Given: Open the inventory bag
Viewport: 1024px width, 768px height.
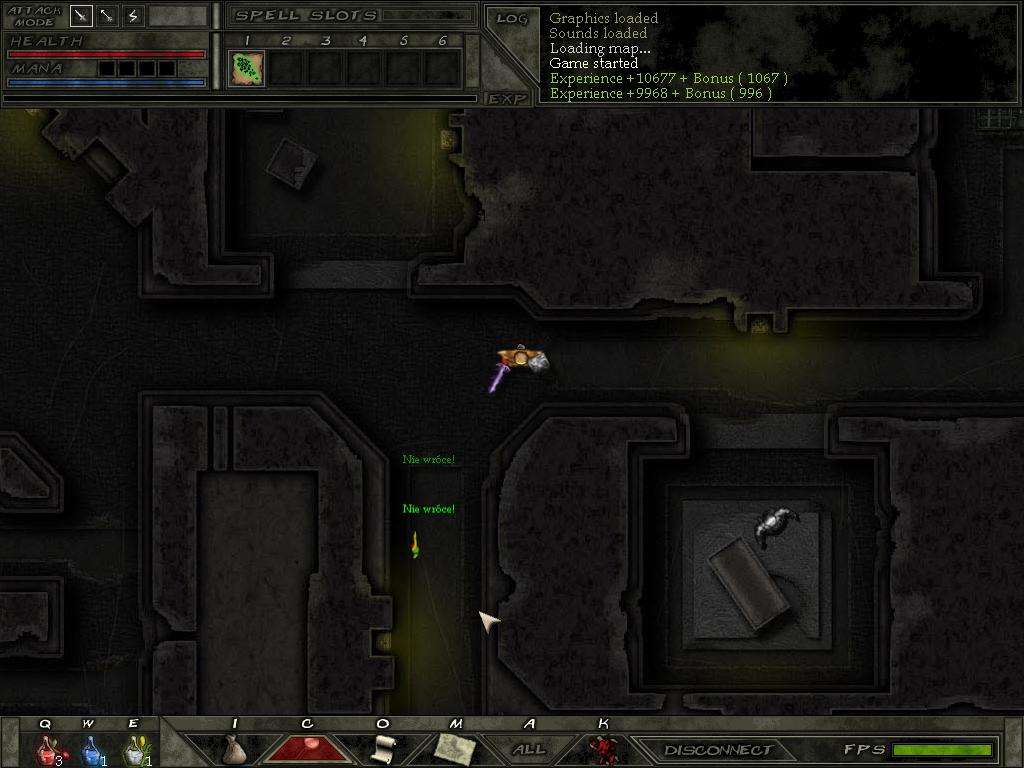Looking at the screenshot, I should (x=234, y=749).
